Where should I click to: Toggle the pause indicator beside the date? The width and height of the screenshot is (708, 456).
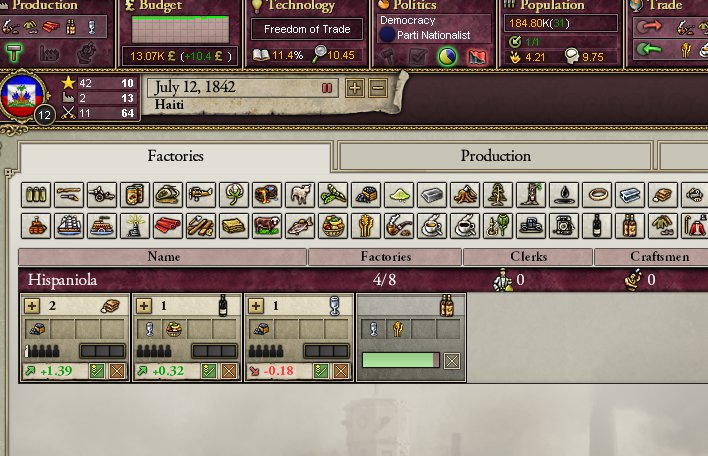point(326,88)
